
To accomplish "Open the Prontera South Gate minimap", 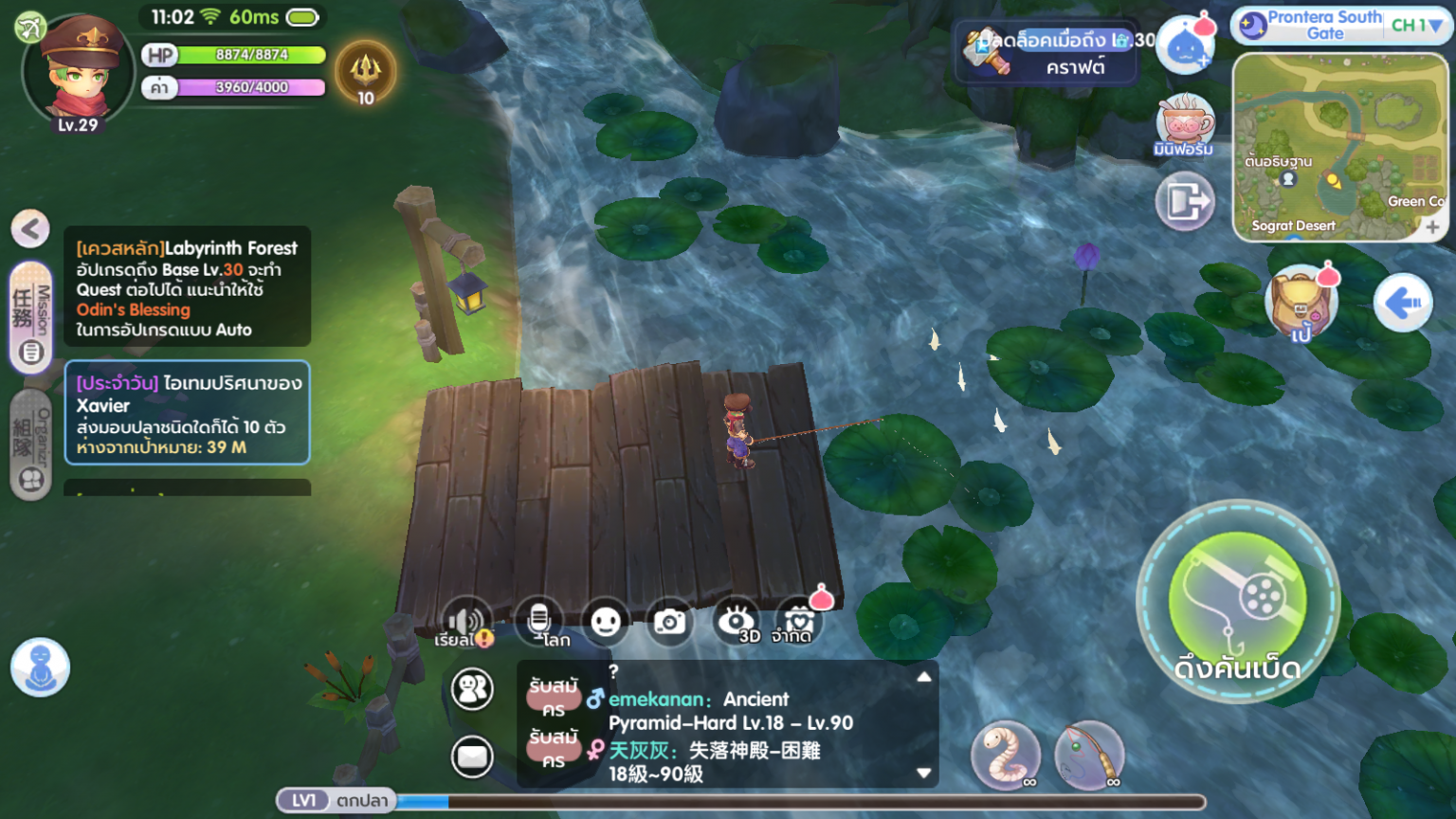I will [x=1339, y=147].
